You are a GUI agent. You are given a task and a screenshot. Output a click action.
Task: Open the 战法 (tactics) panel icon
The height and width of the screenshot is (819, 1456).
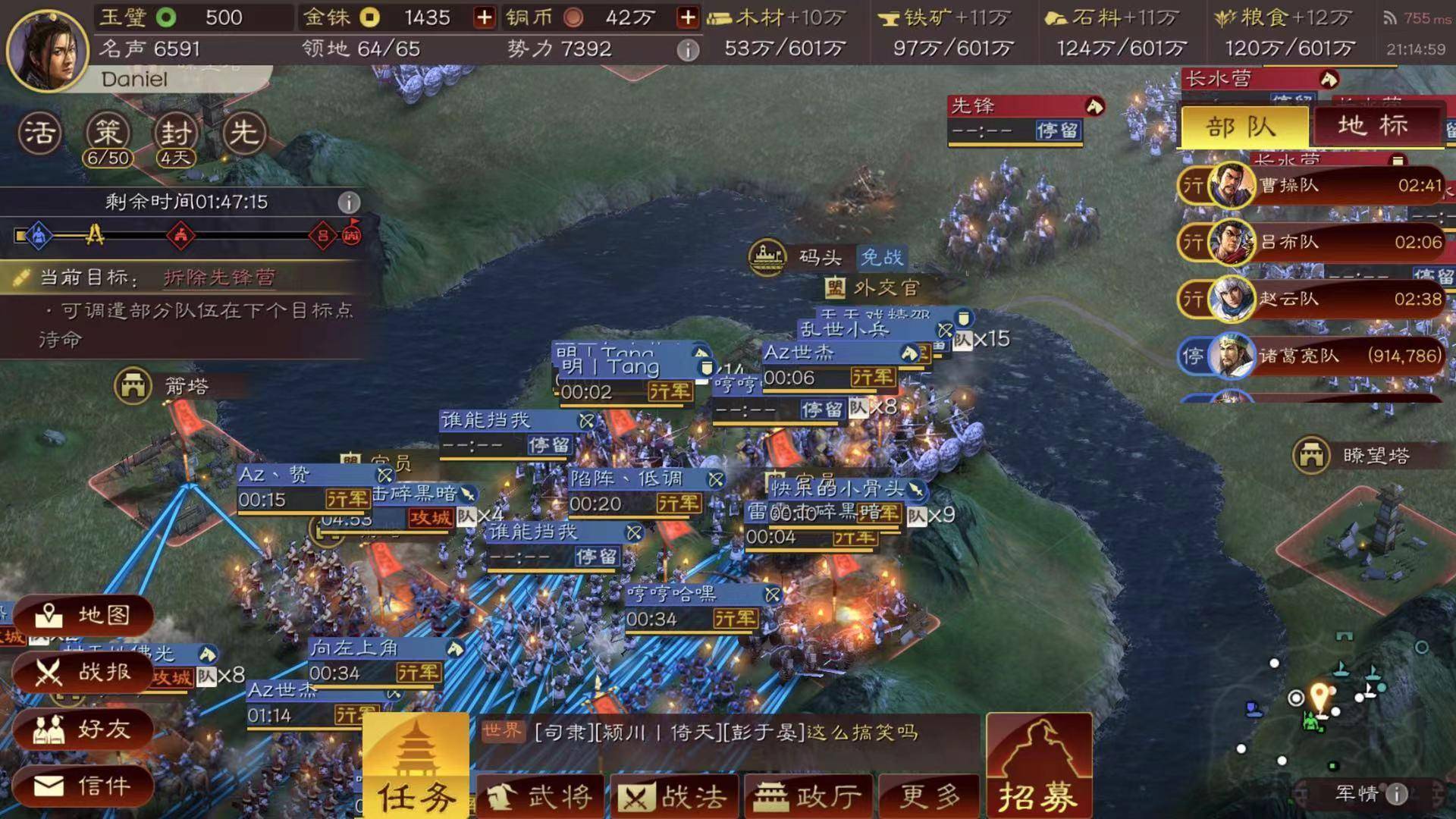click(x=673, y=795)
